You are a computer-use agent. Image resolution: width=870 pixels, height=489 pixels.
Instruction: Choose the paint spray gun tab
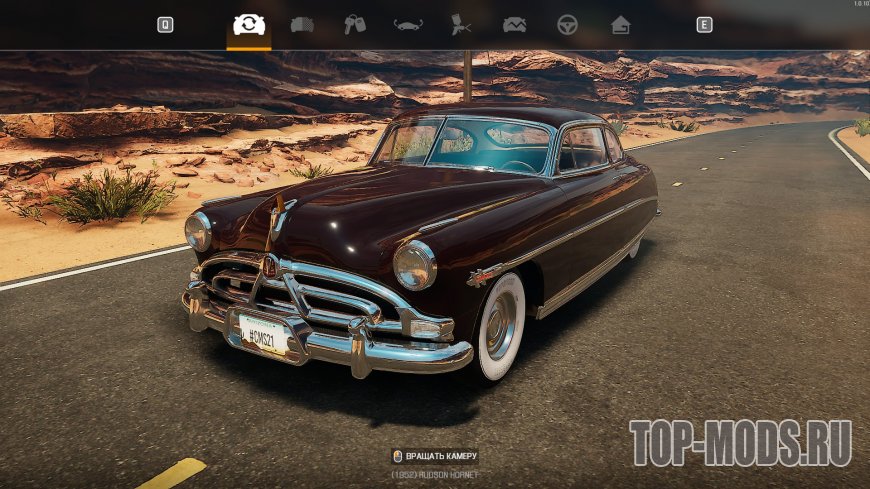tap(461, 25)
